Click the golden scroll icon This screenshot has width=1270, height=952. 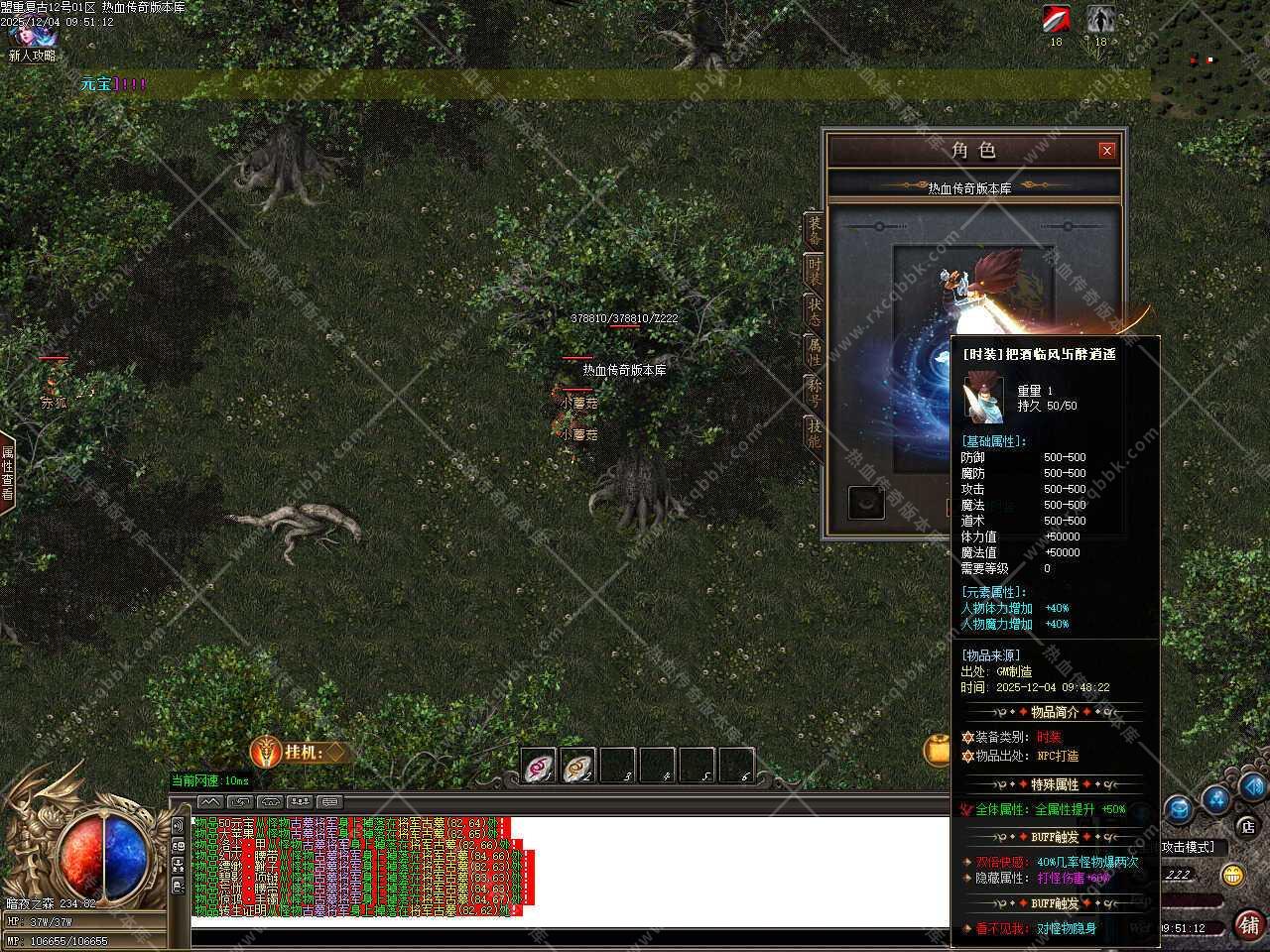(x=937, y=751)
